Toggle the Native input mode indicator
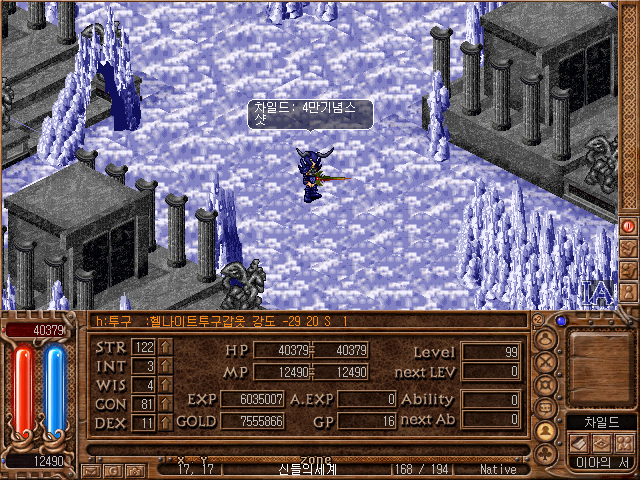Image resolution: width=640 pixels, height=480 pixels. click(x=498, y=468)
